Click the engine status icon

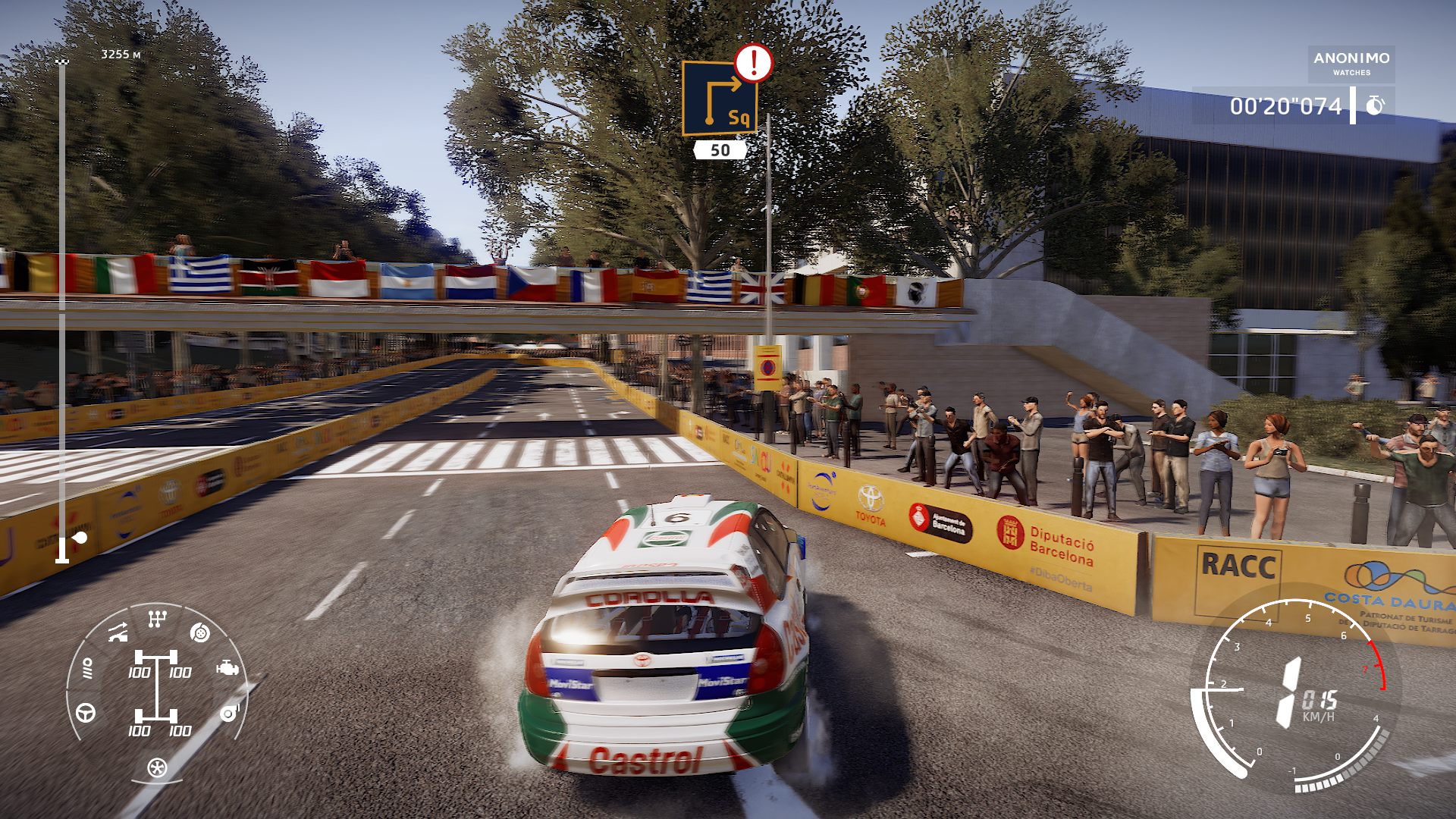(x=227, y=669)
